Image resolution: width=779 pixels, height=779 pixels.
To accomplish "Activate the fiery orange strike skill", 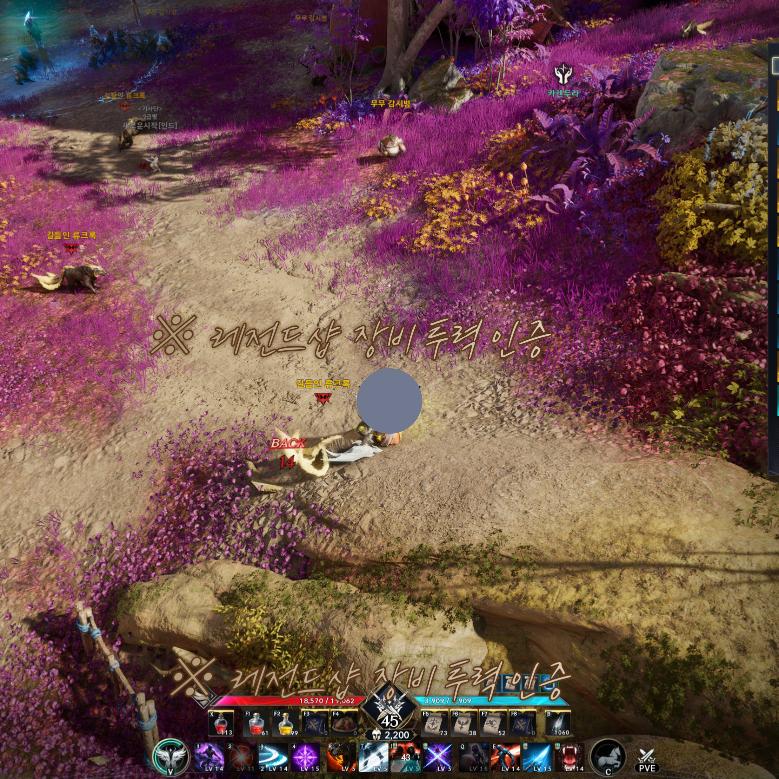I will [339, 756].
